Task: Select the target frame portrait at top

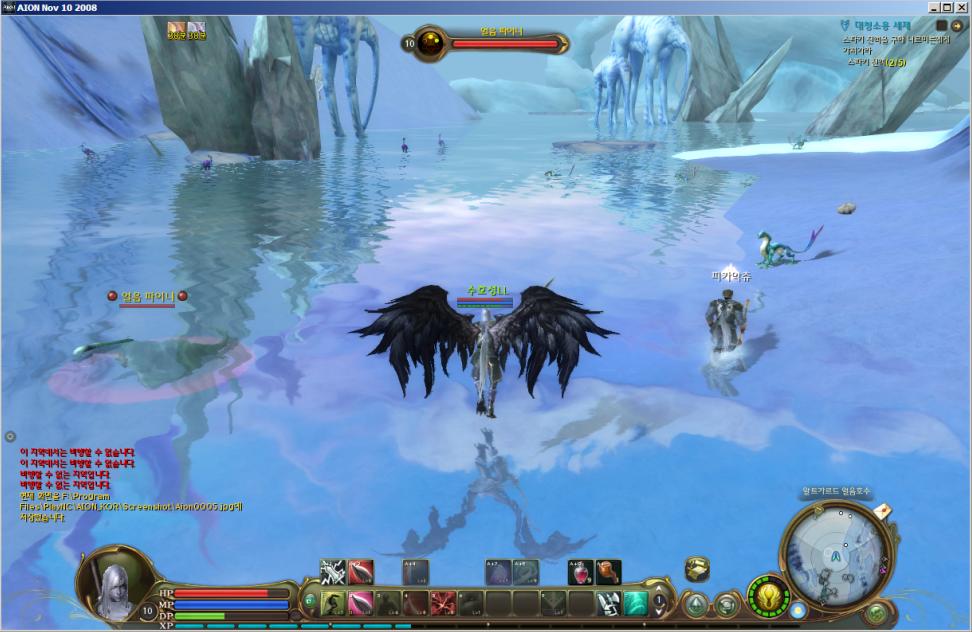Action: pos(432,43)
